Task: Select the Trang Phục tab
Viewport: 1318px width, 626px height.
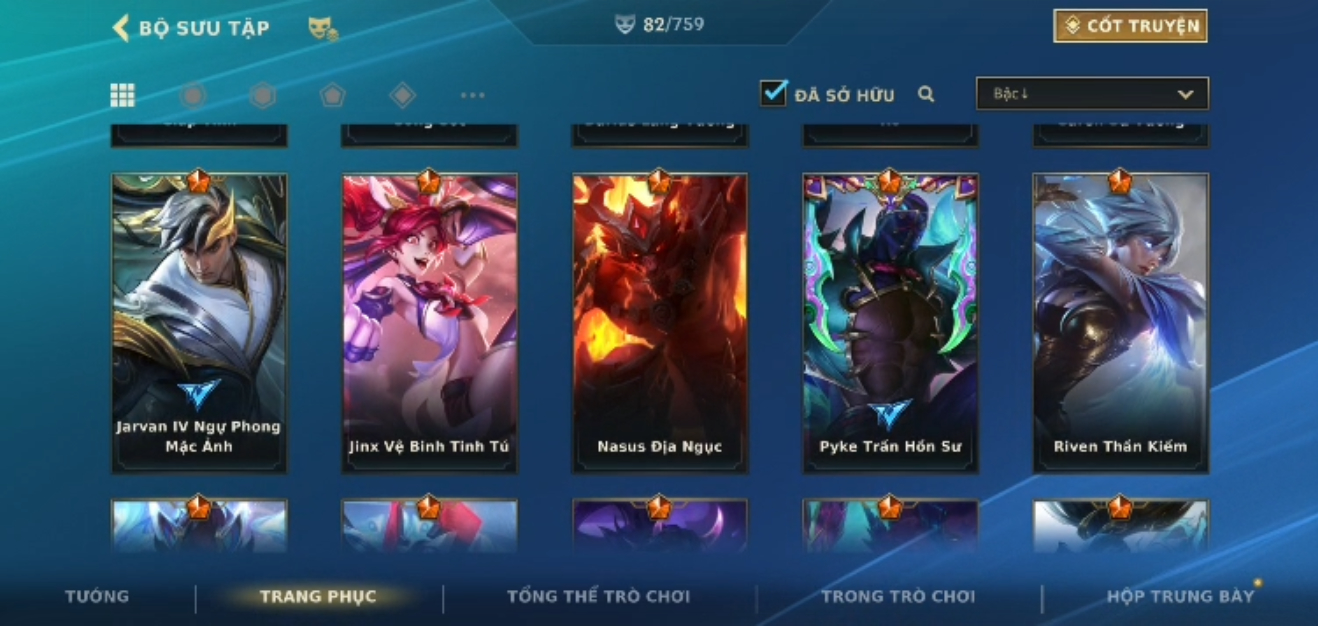Action: click(318, 597)
